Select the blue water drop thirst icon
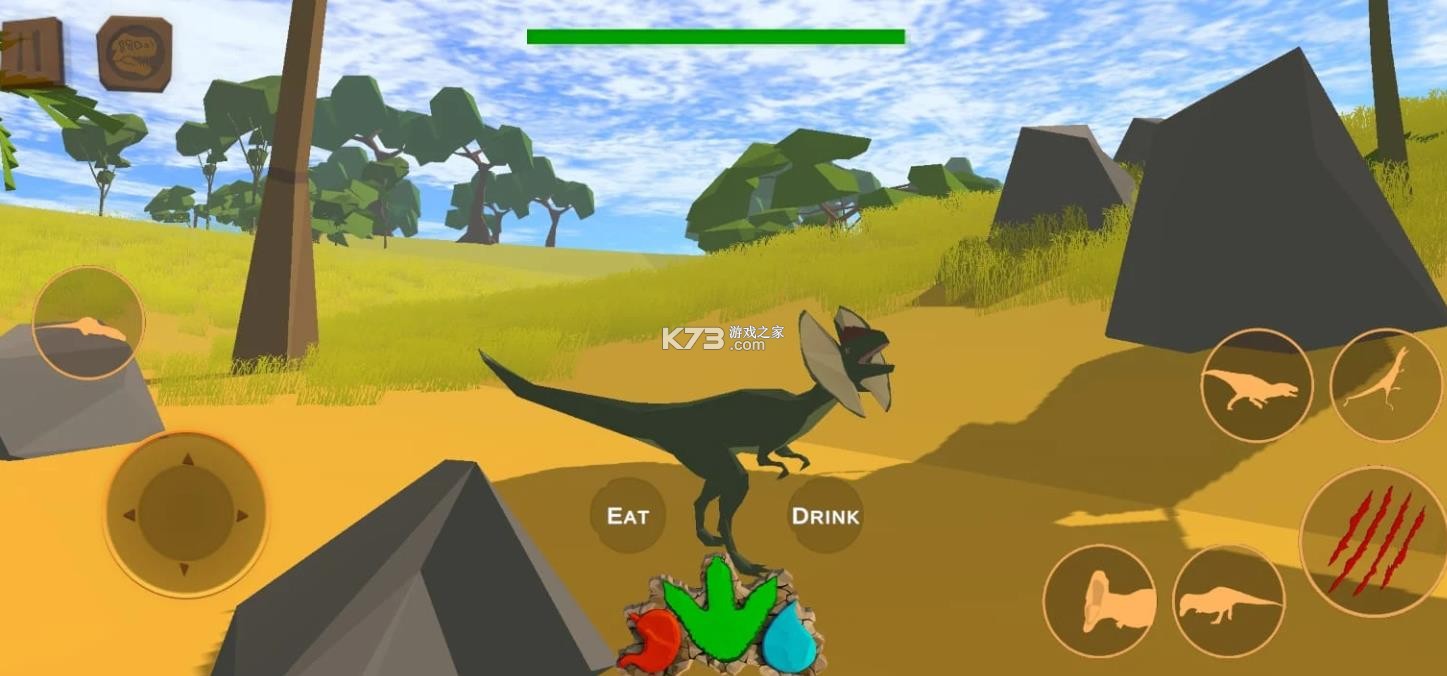The image size is (1447, 676). tap(789, 638)
